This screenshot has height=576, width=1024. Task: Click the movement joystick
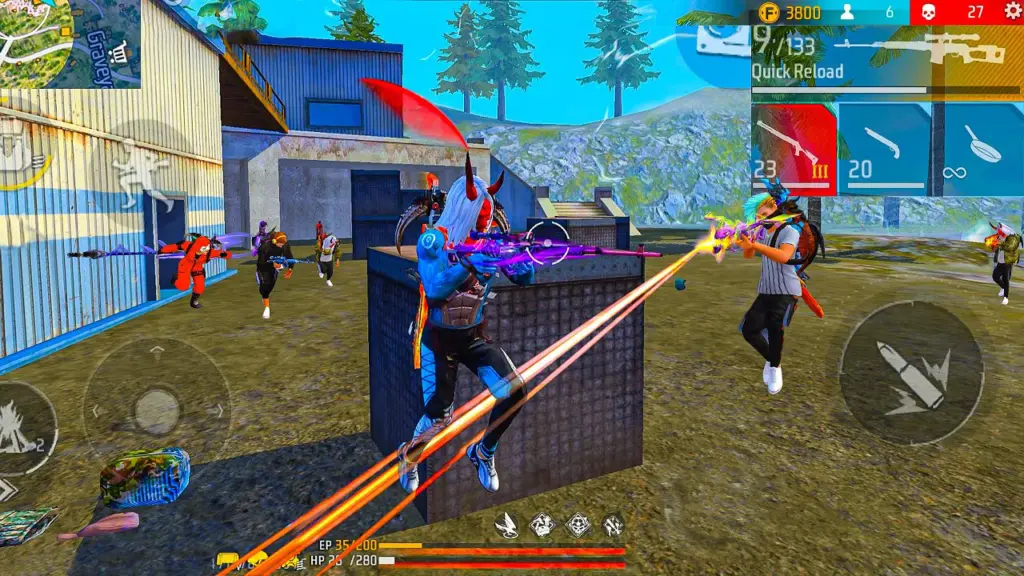pyautogui.click(x=156, y=410)
